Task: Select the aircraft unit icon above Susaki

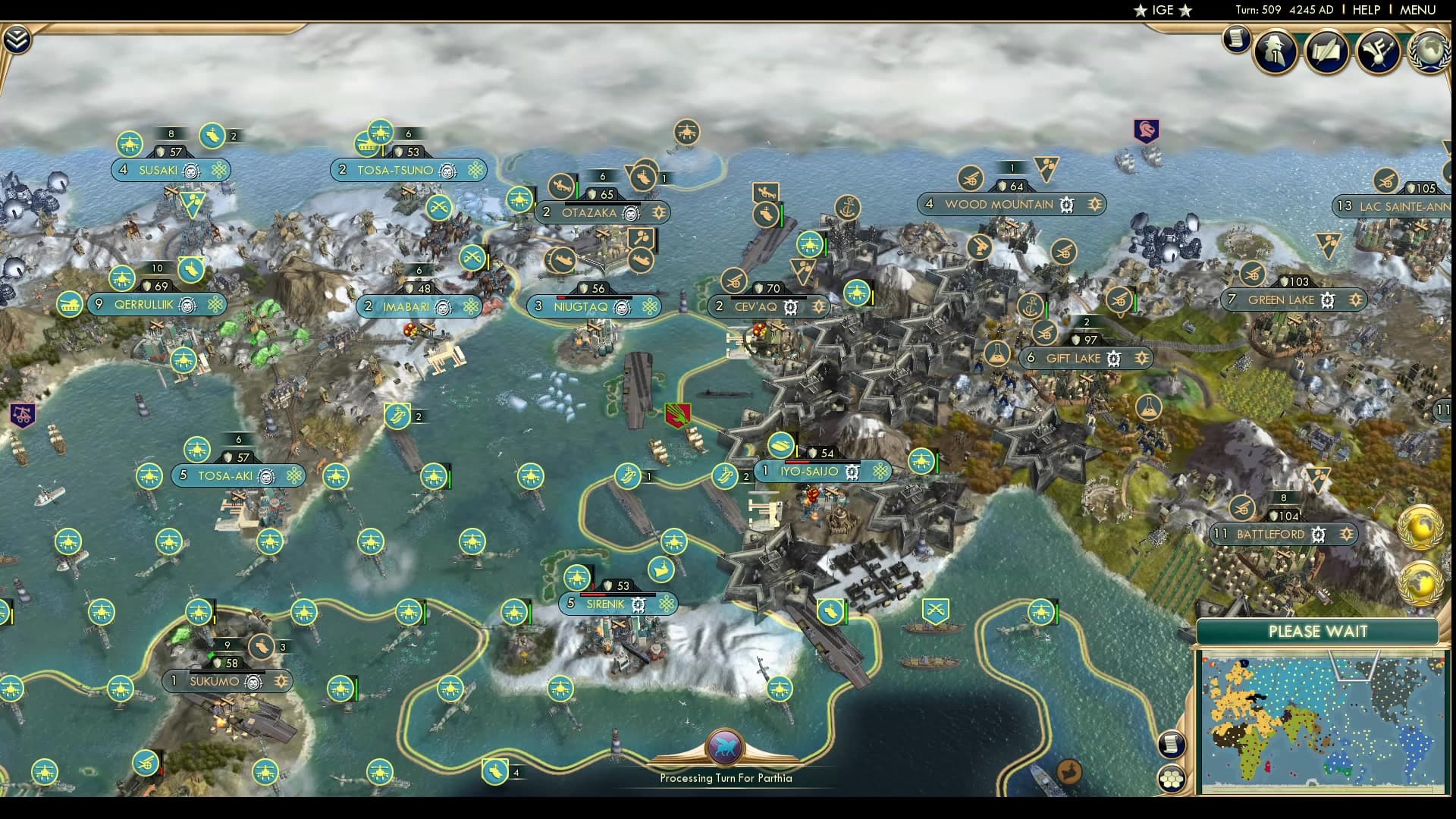Action: tap(130, 144)
